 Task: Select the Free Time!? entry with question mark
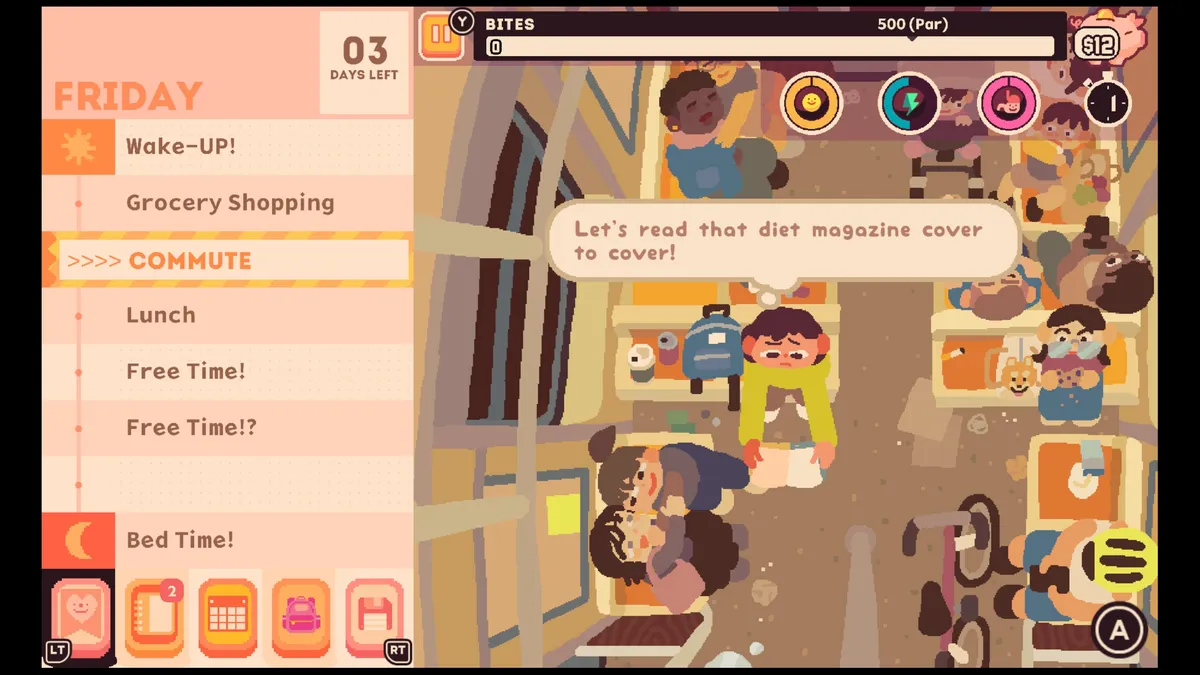191,428
